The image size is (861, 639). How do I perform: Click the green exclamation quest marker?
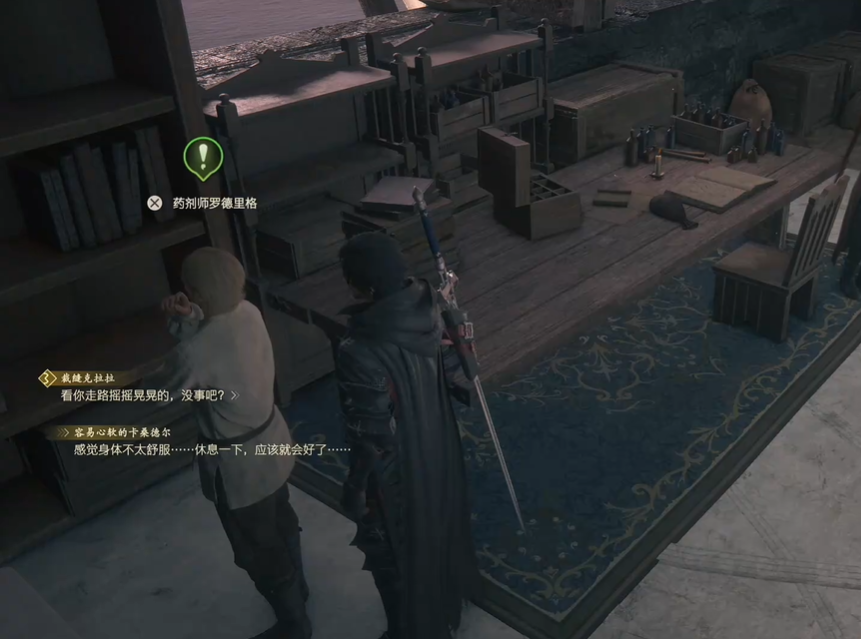pyautogui.click(x=203, y=156)
